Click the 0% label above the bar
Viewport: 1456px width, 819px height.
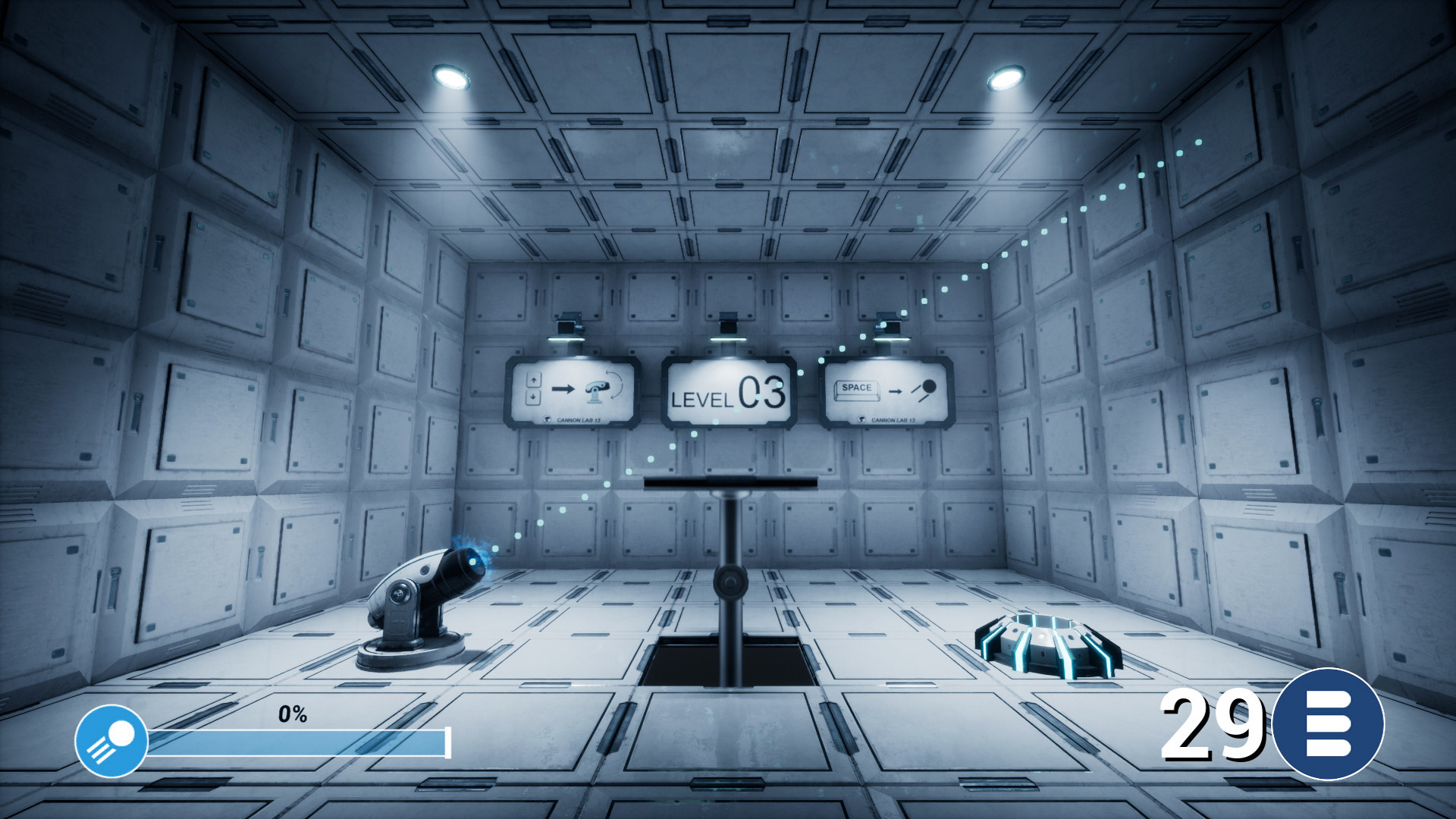pyautogui.click(x=293, y=713)
